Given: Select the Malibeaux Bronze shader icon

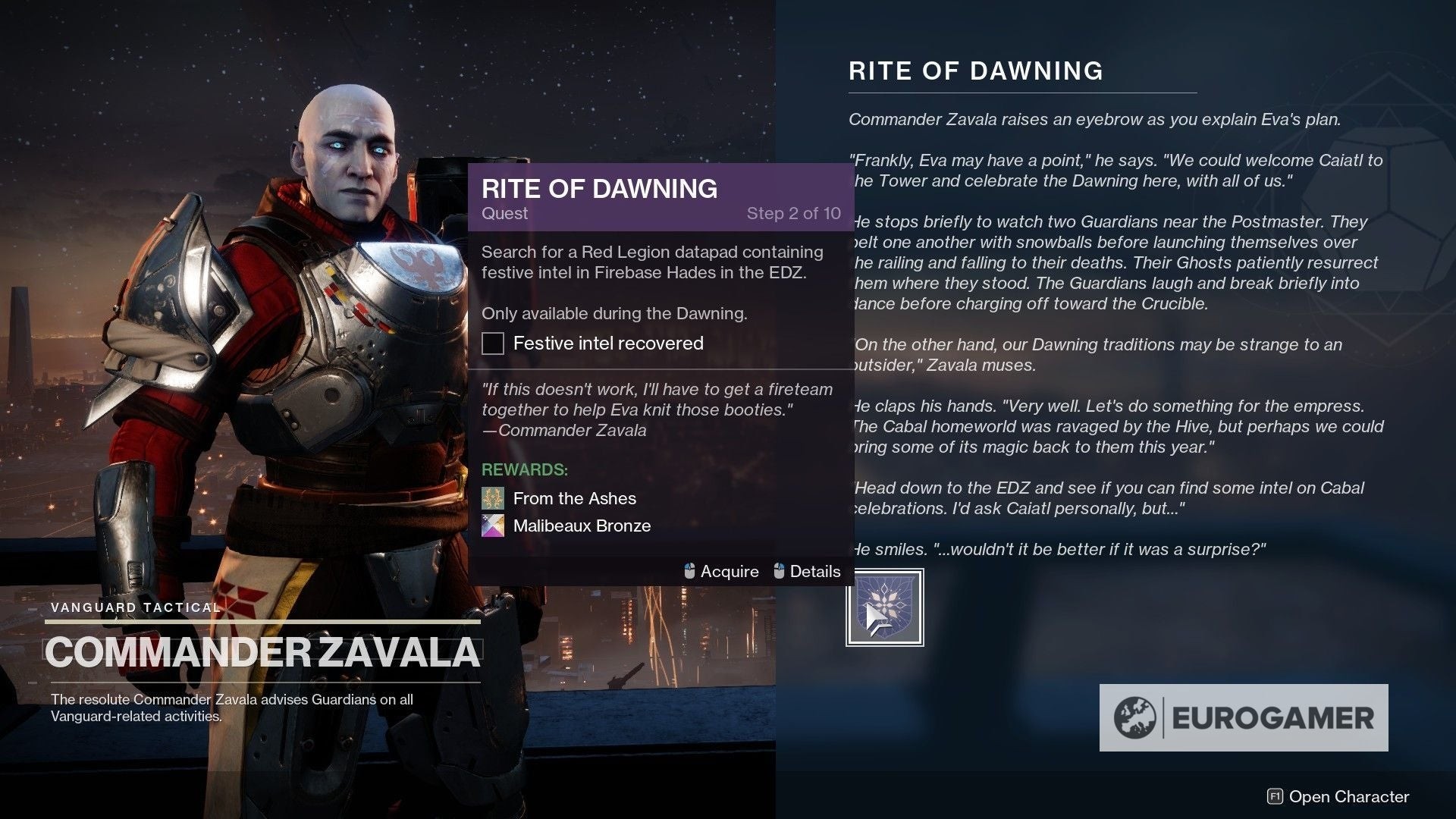Looking at the screenshot, I should click(494, 526).
